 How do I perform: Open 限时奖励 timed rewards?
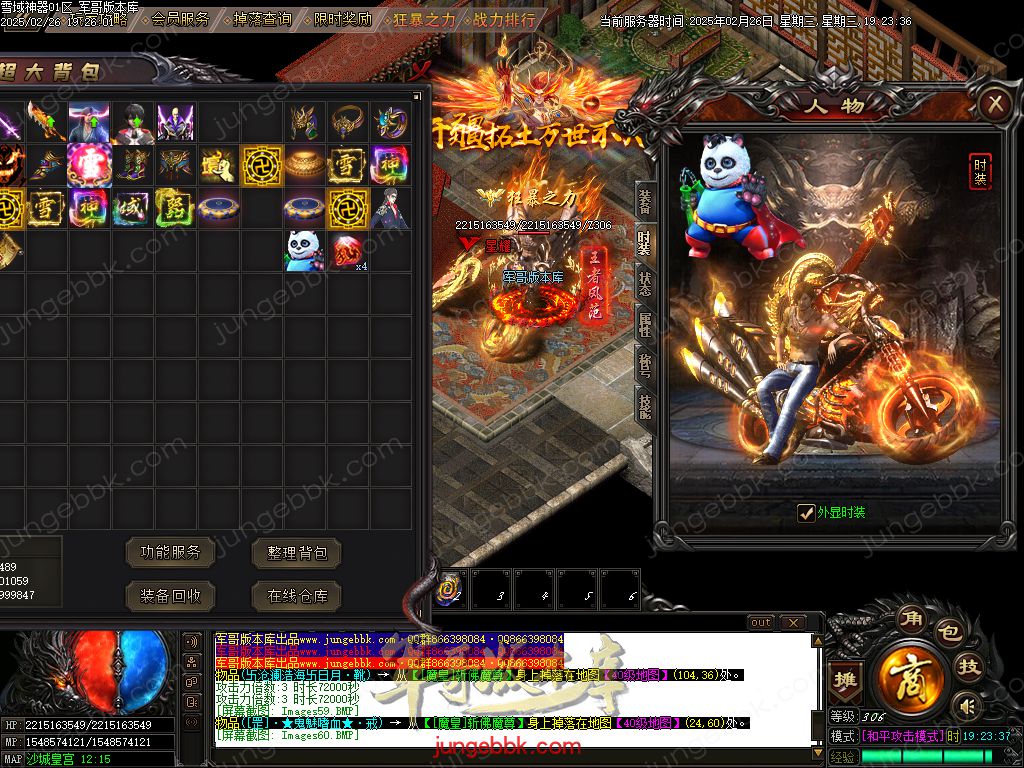pyautogui.click(x=342, y=19)
